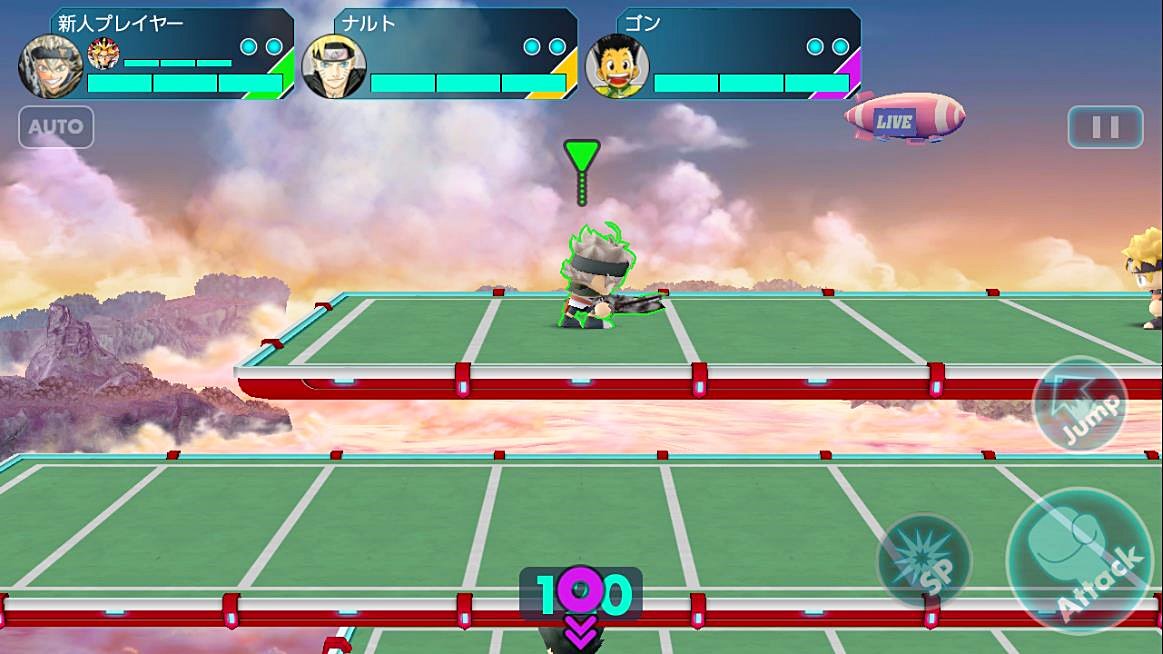The image size is (1163, 654).
Task: Select the ゴン player portrait
Action: (618, 66)
